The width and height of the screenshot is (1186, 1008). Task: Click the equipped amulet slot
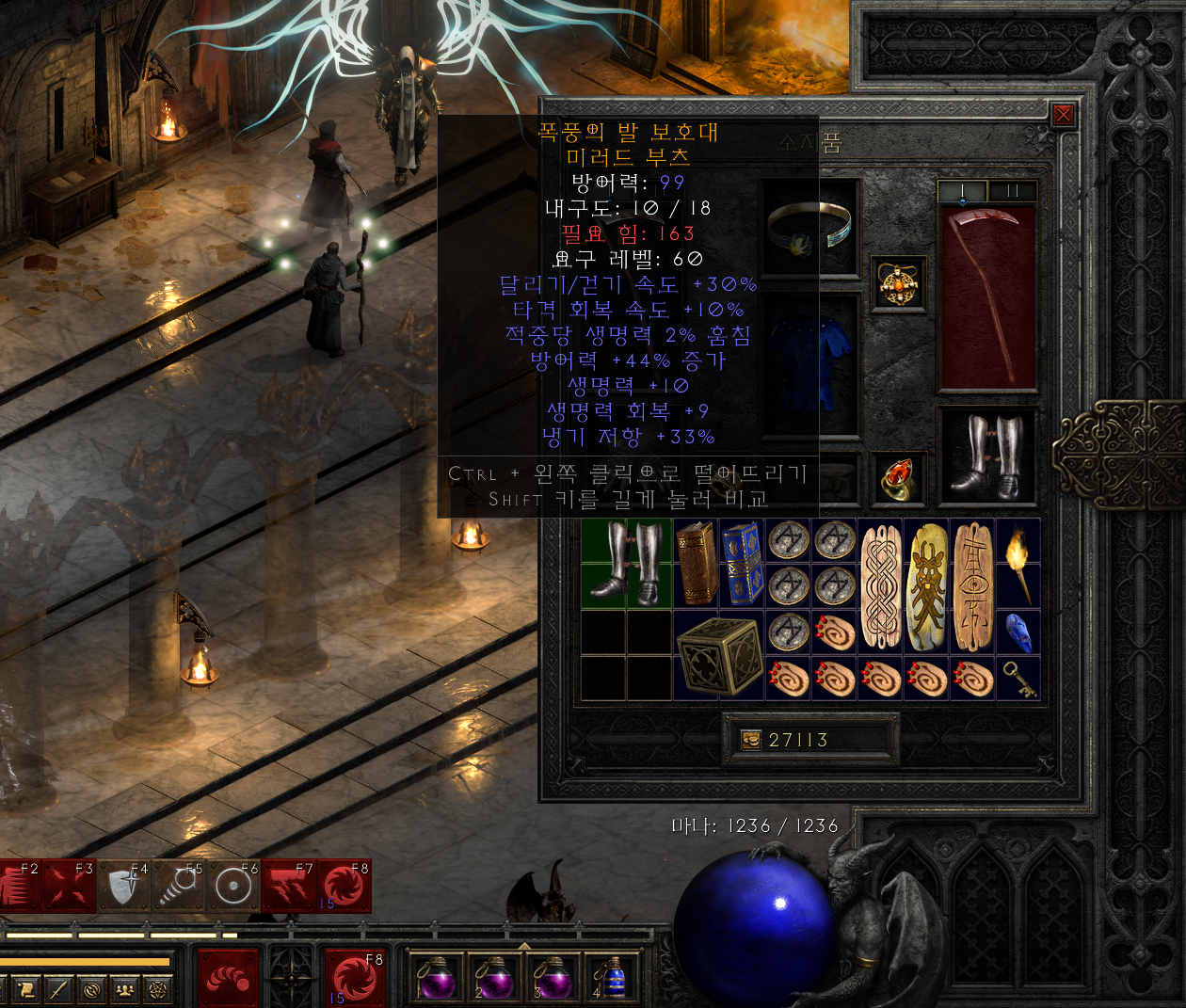click(x=898, y=281)
